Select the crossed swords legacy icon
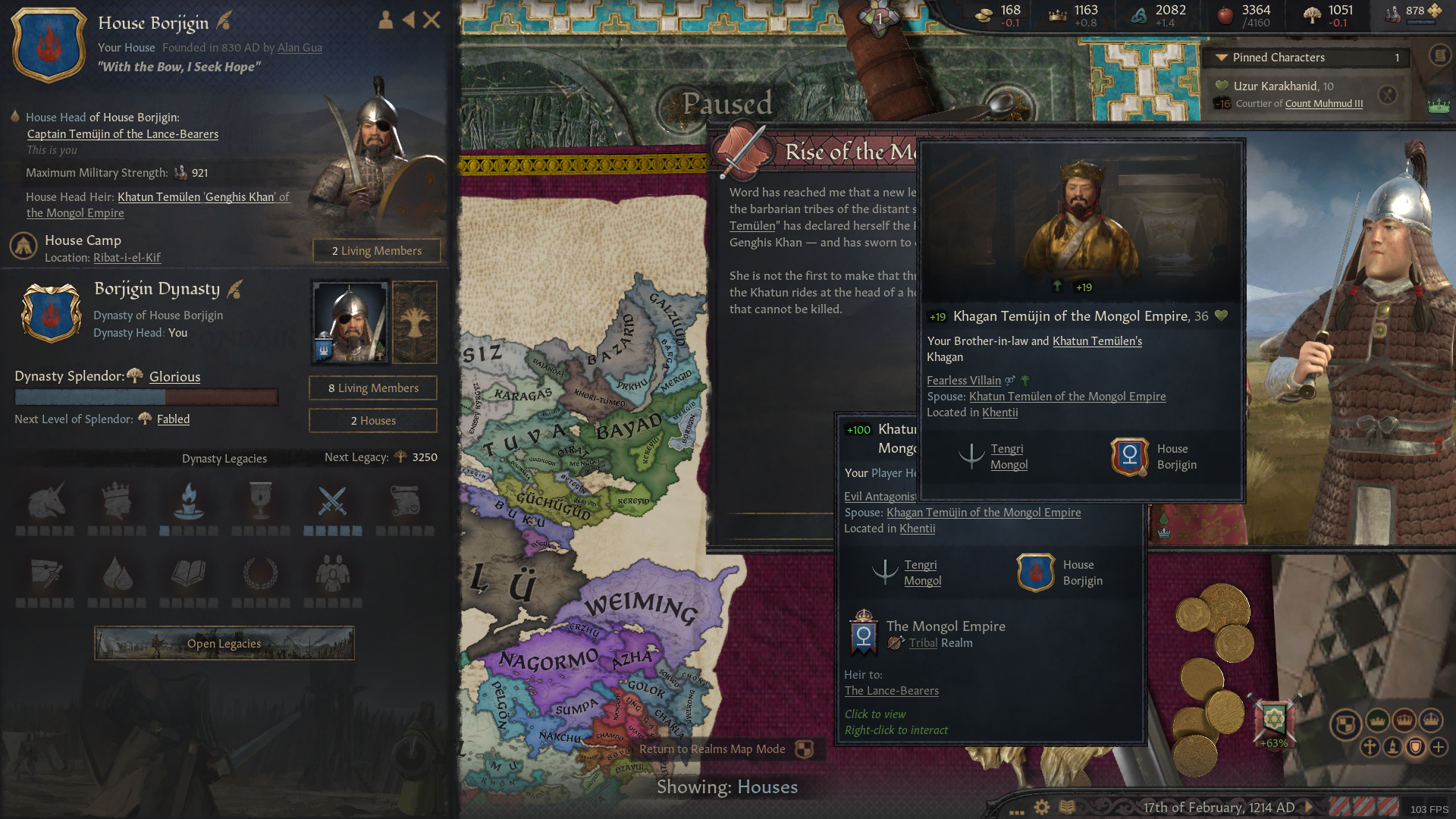 click(x=332, y=502)
